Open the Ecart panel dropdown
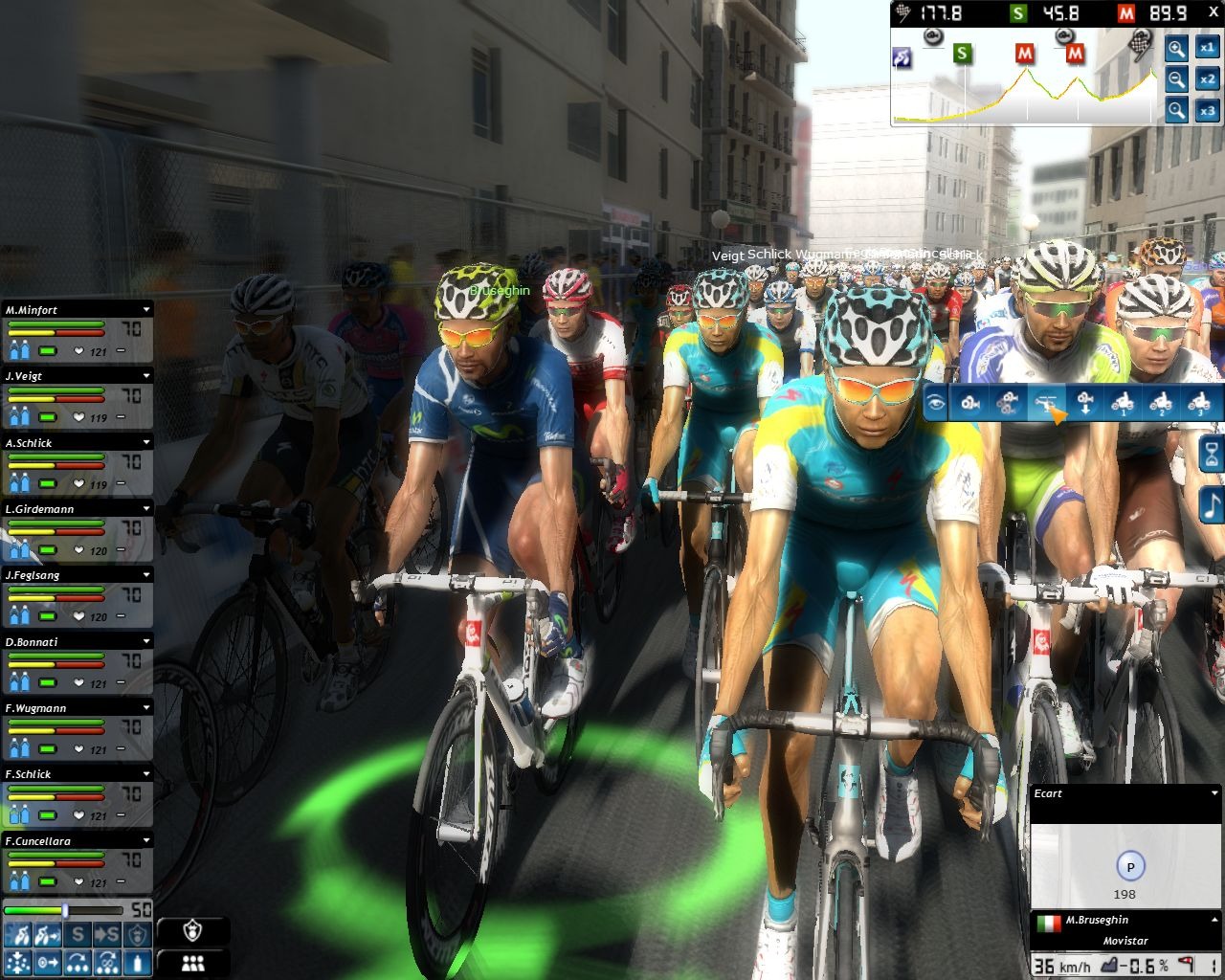 [1214, 793]
